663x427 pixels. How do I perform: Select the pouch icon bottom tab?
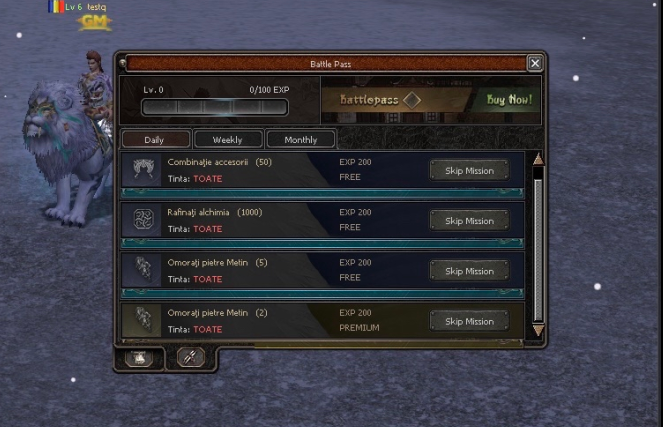[x=139, y=357]
